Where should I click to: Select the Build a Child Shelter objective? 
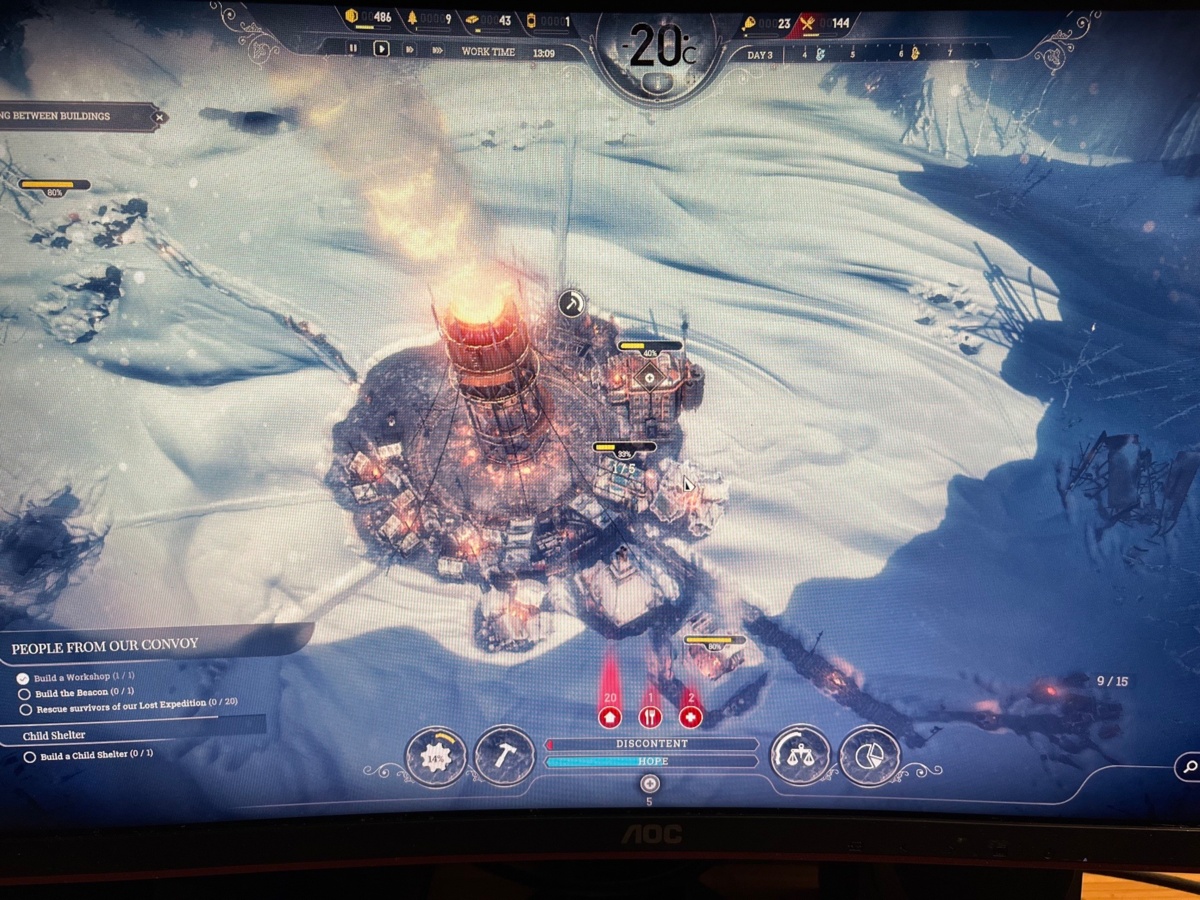point(96,756)
